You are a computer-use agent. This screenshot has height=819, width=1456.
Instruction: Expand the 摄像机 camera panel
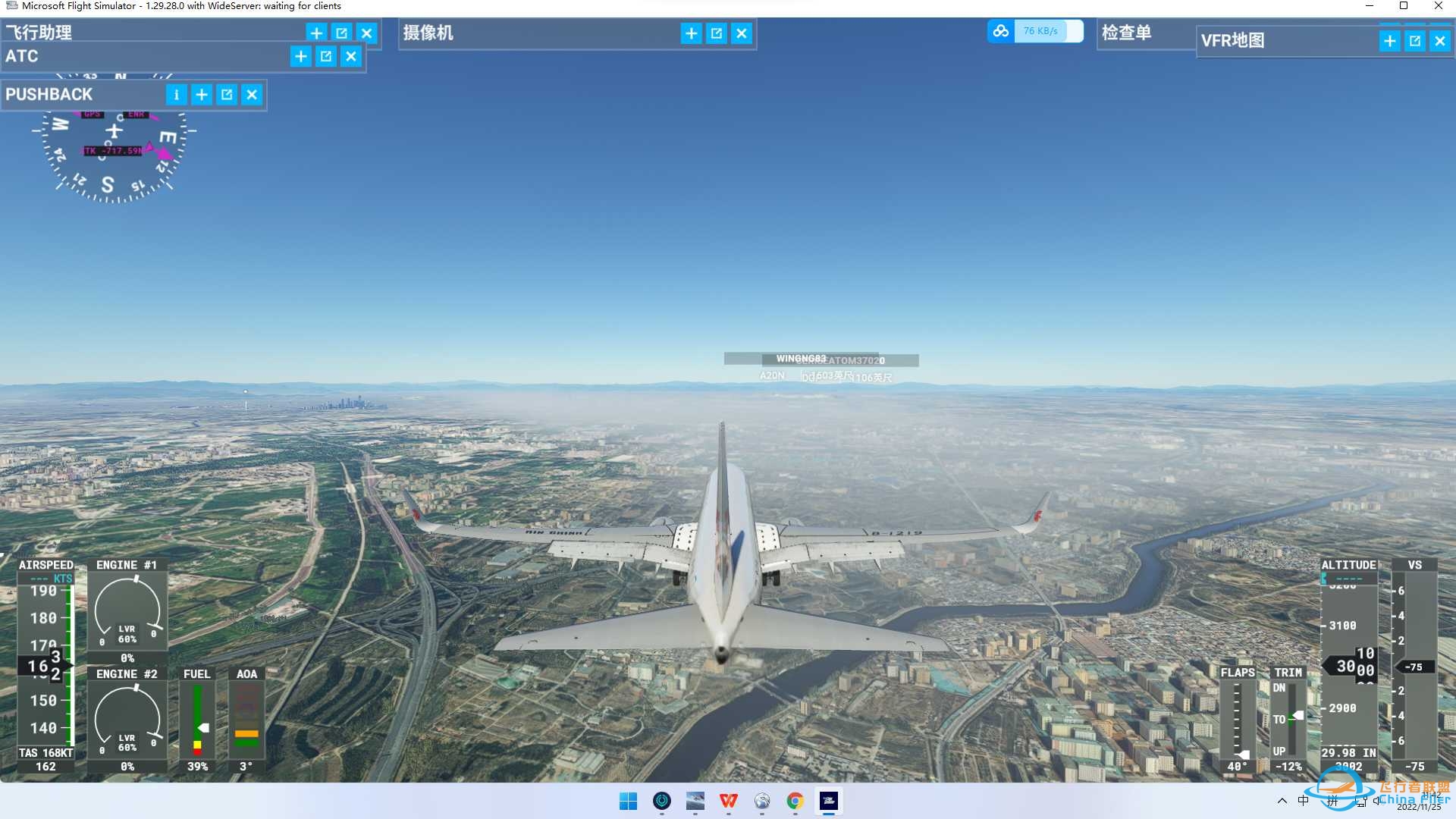coord(692,33)
